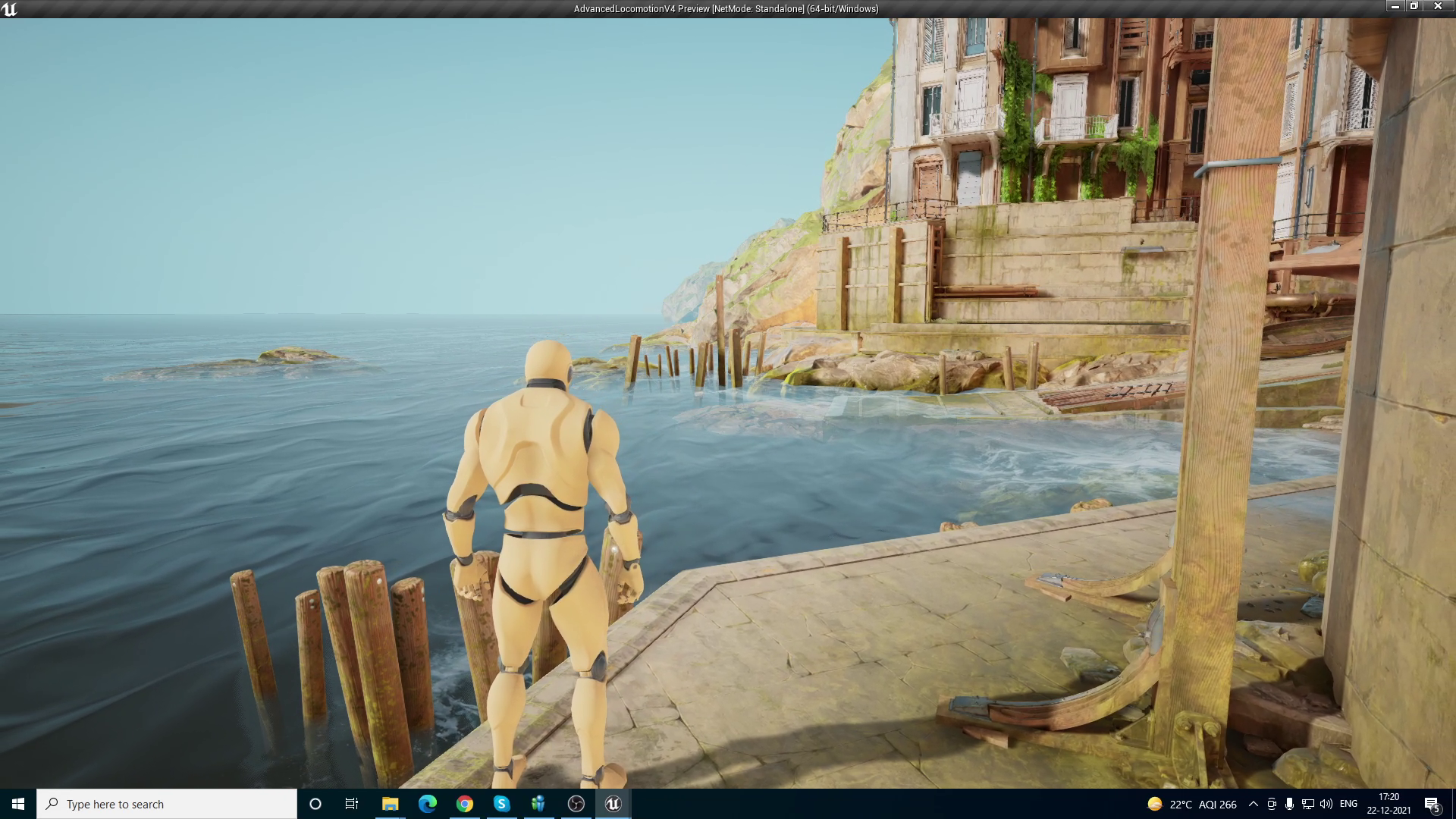Expand hidden system tray icons
Viewport: 1456px width, 819px height.
click(x=1253, y=804)
